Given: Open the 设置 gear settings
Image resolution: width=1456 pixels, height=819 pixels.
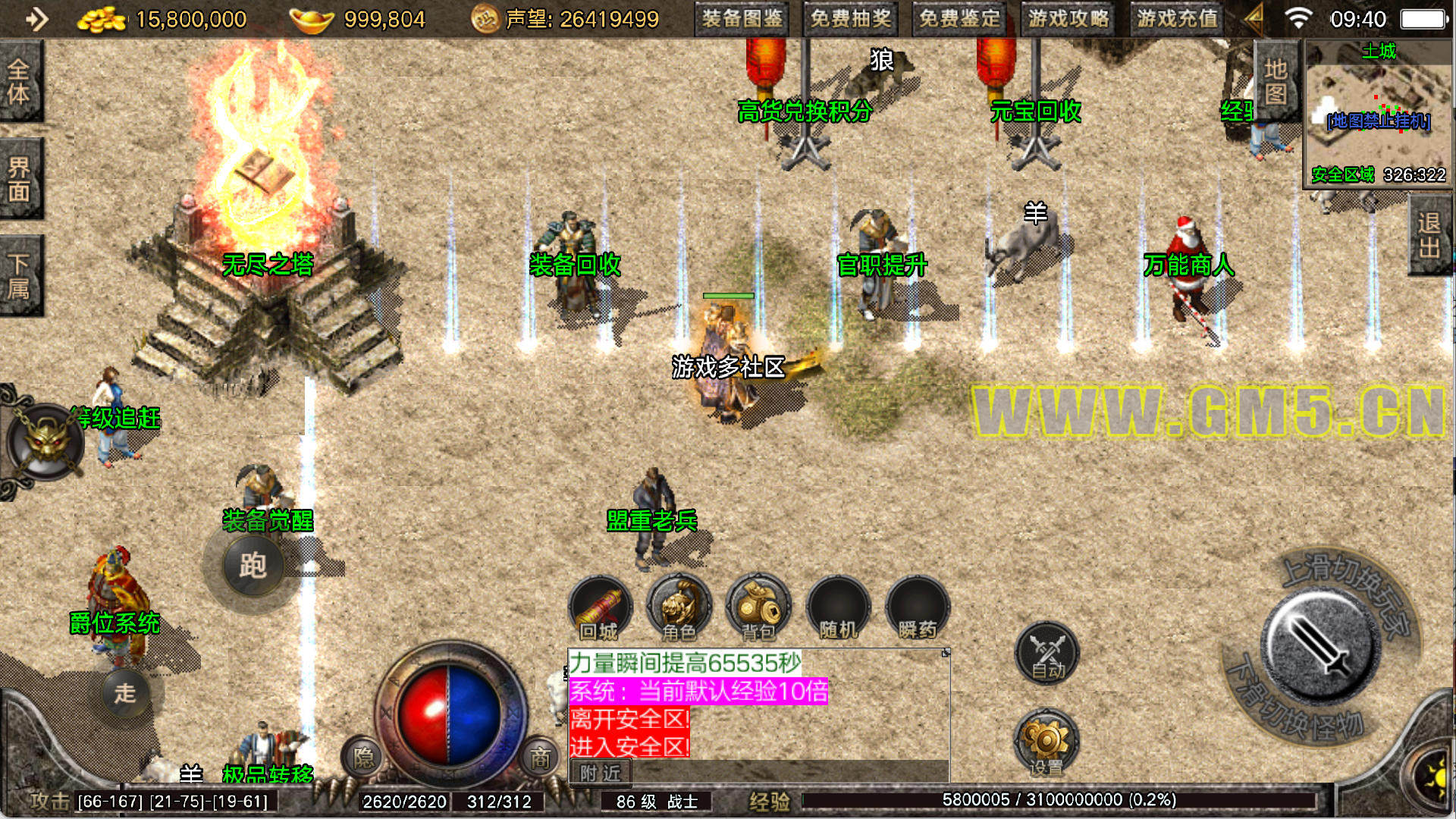Looking at the screenshot, I should [x=1046, y=742].
